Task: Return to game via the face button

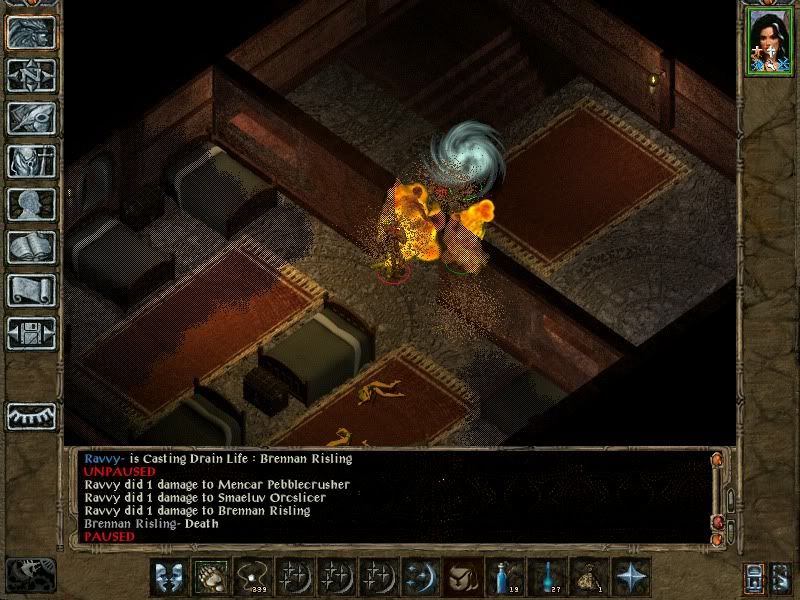Action: pyautogui.click(x=31, y=32)
